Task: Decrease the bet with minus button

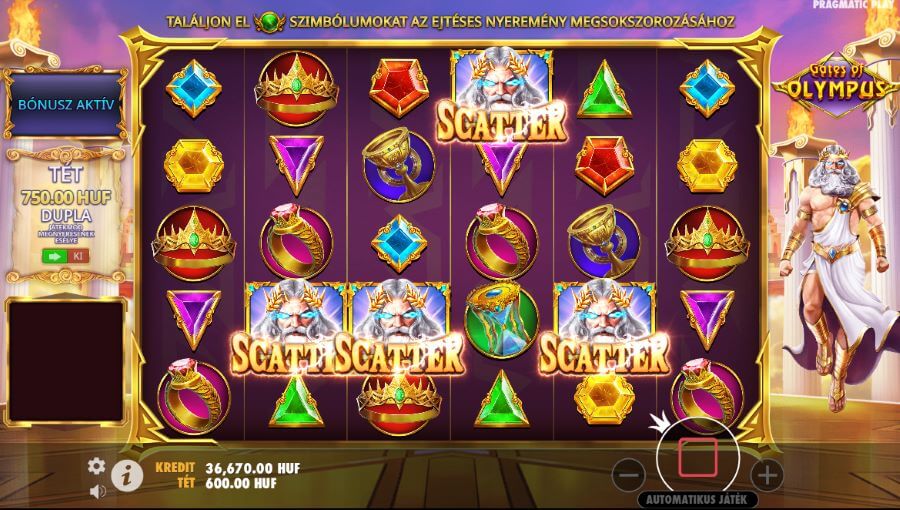Action: pyautogui.click(x=628, y=474)
